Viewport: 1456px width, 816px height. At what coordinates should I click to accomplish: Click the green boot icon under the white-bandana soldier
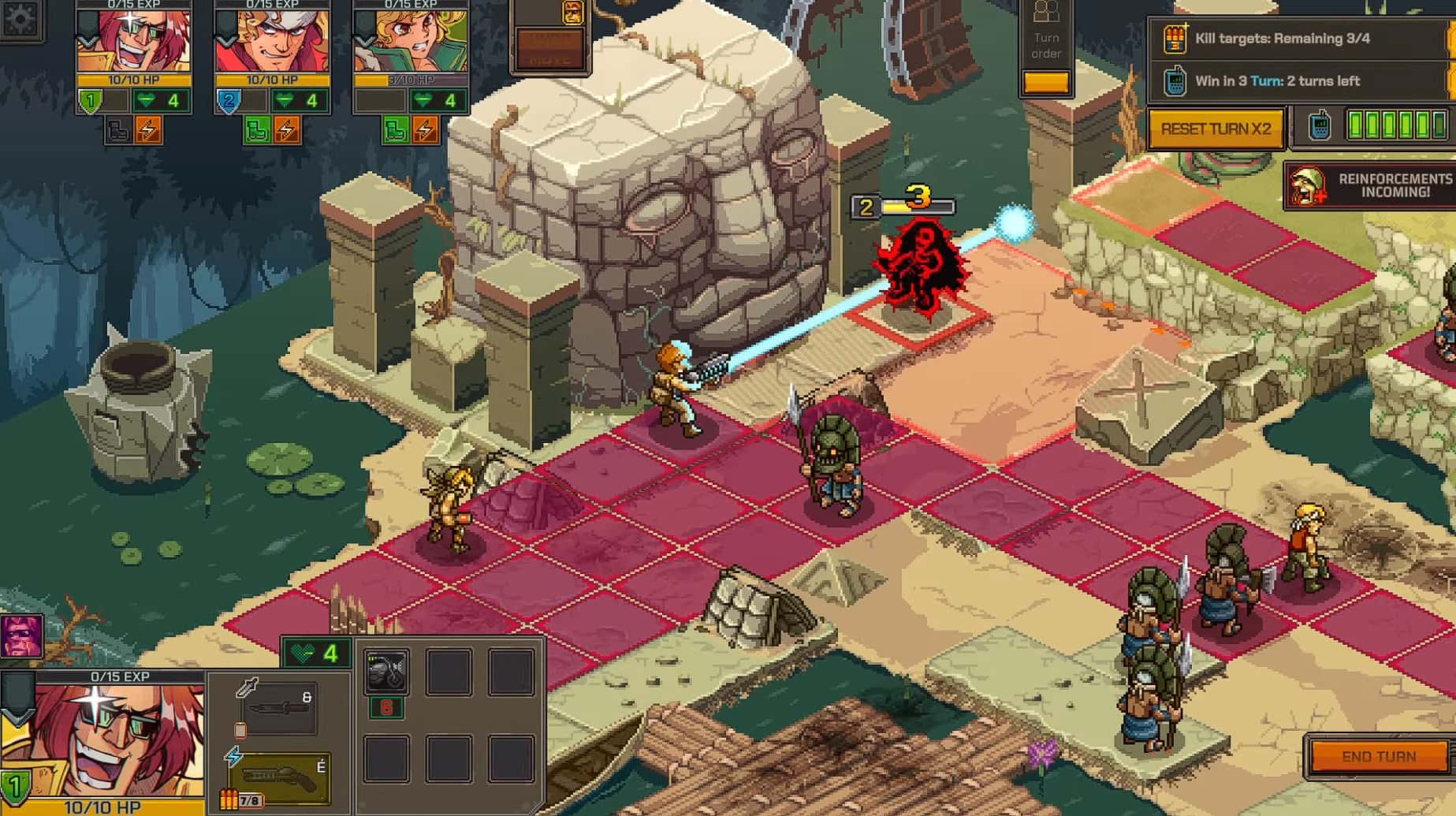pos(256,130)
